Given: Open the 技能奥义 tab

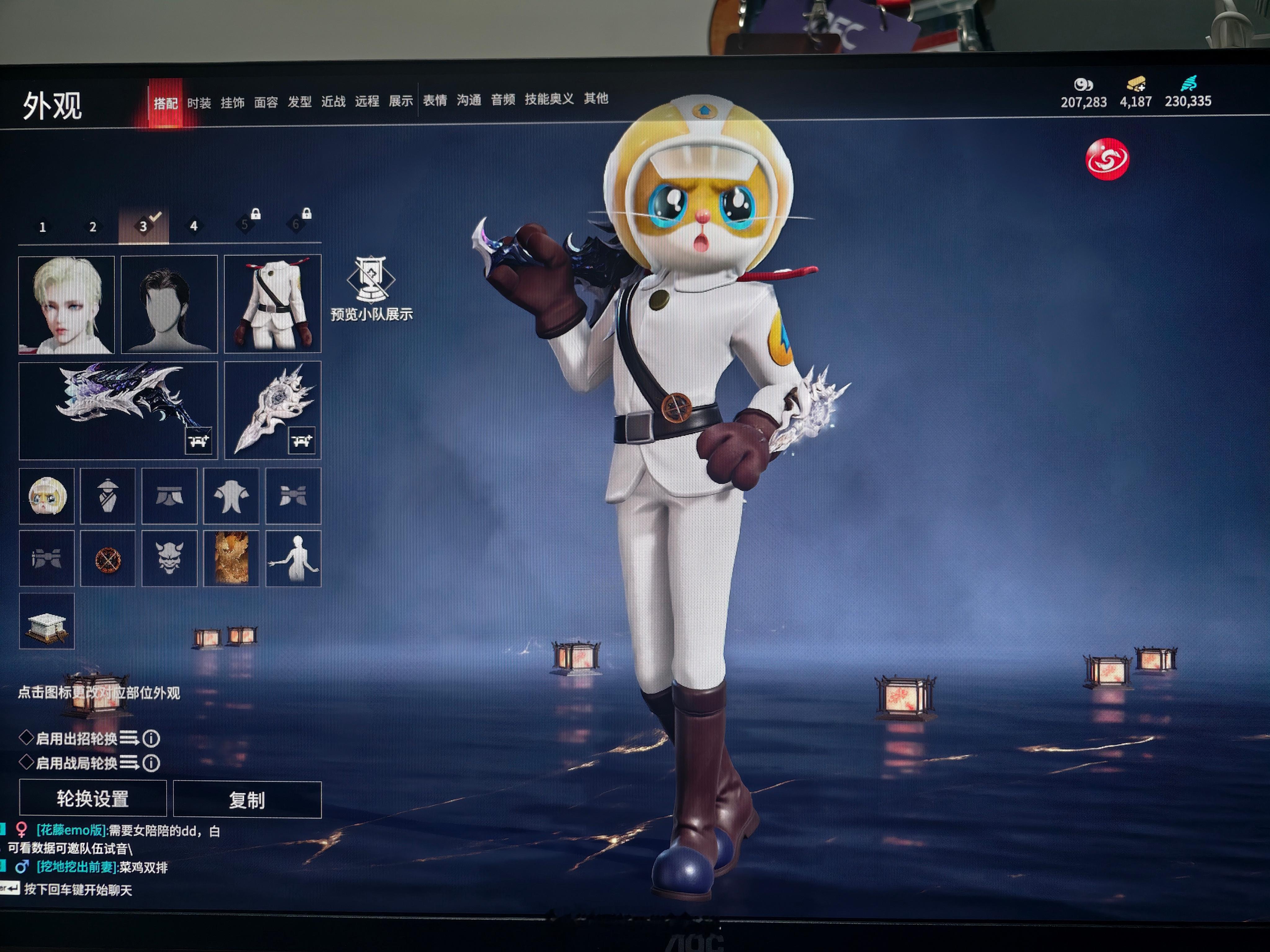Looking at the screenshot, I should click(x=549, y=99).
